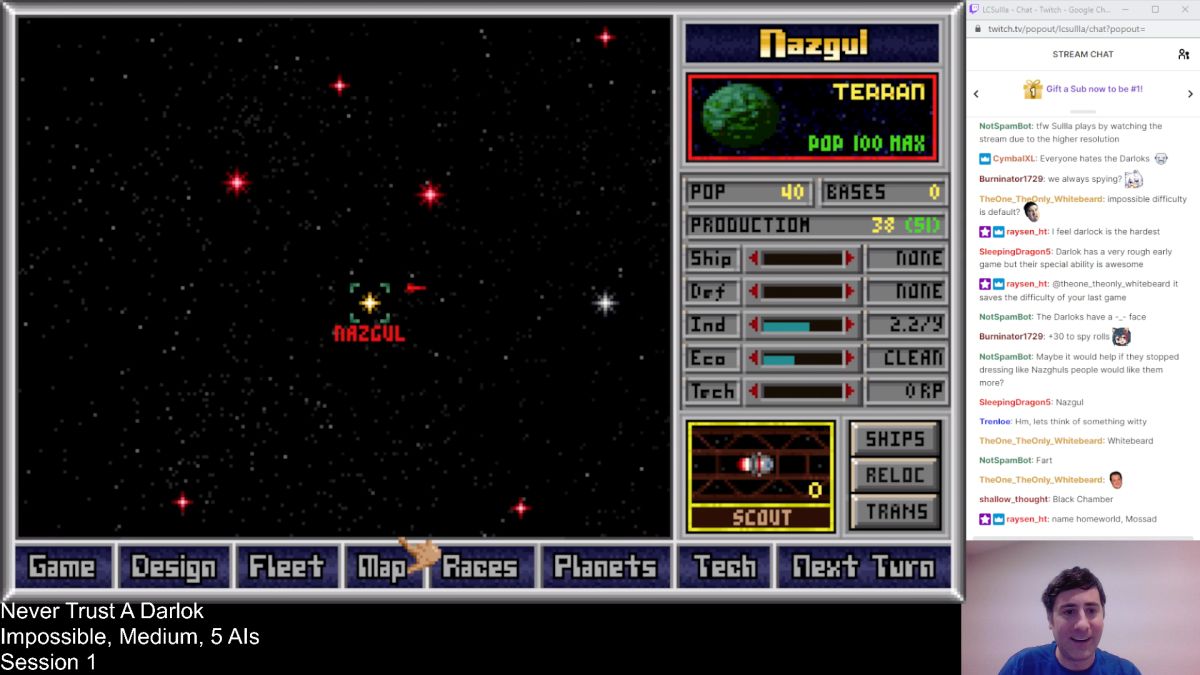Open the Tech research screen
The width and height of the screenshot is (1200, 675).
click(x=724, y=567)
